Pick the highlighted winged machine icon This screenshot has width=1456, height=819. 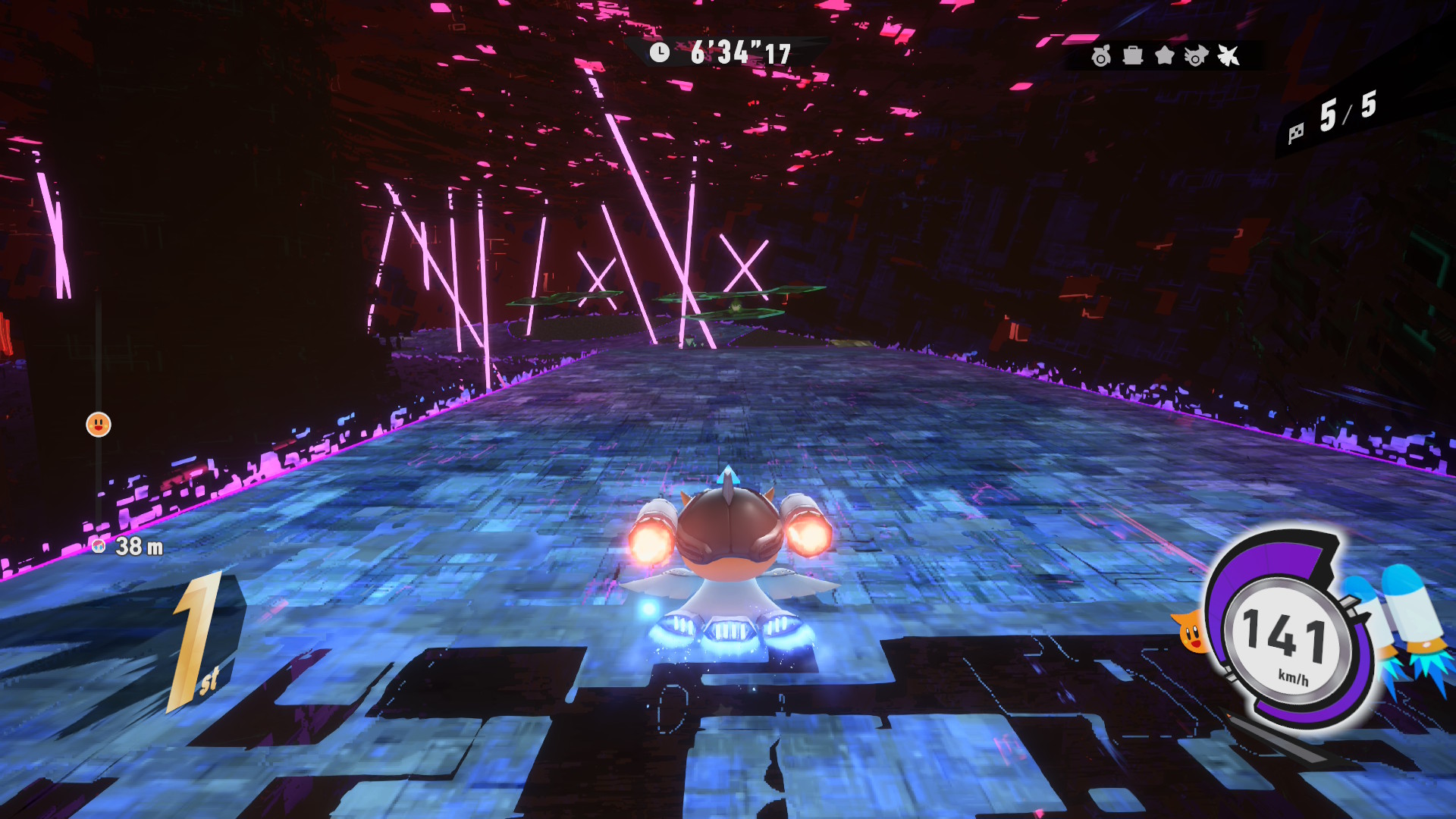point(1228,55)
